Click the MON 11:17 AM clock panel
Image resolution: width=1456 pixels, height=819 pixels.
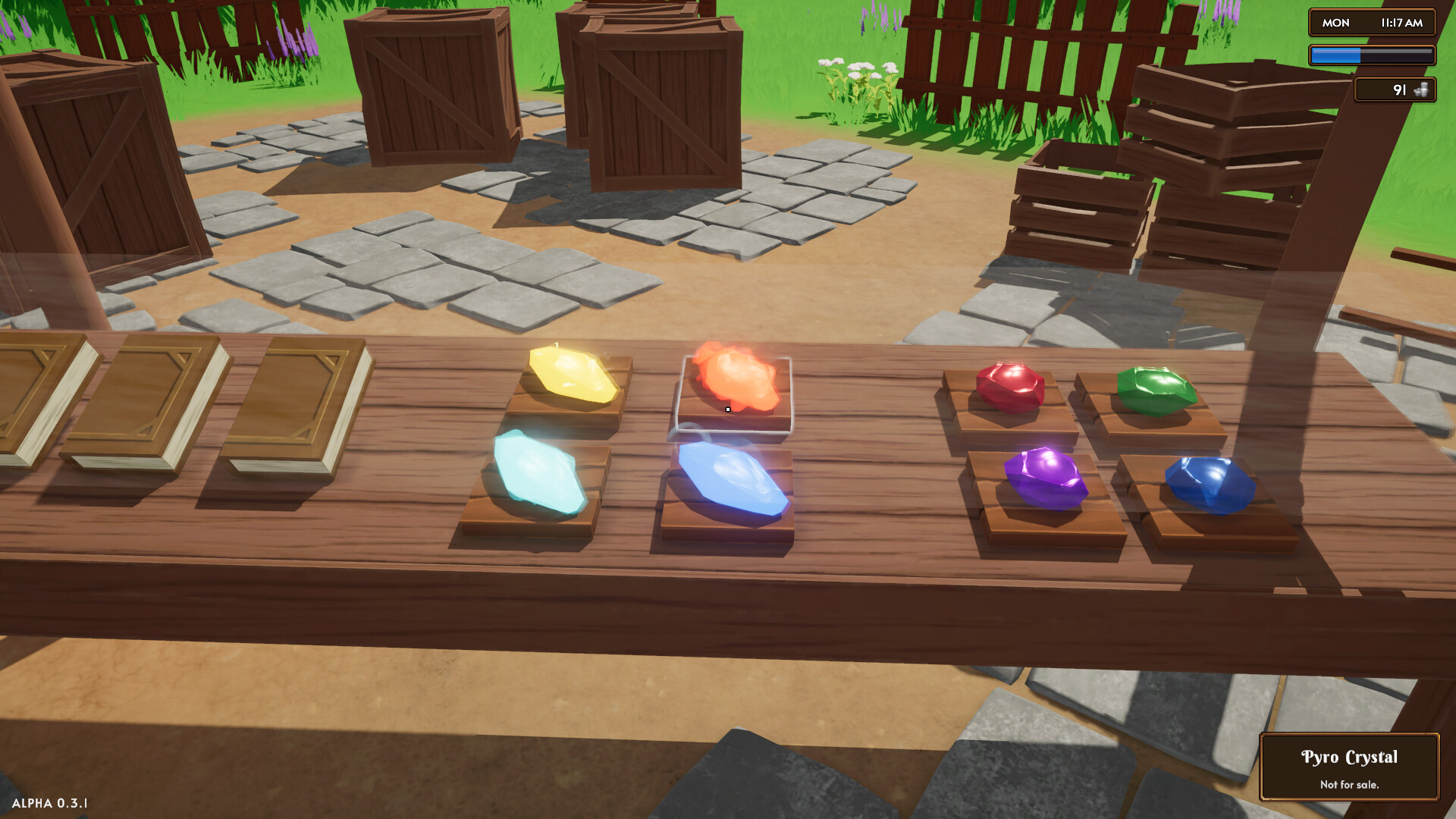(1371, 23)
